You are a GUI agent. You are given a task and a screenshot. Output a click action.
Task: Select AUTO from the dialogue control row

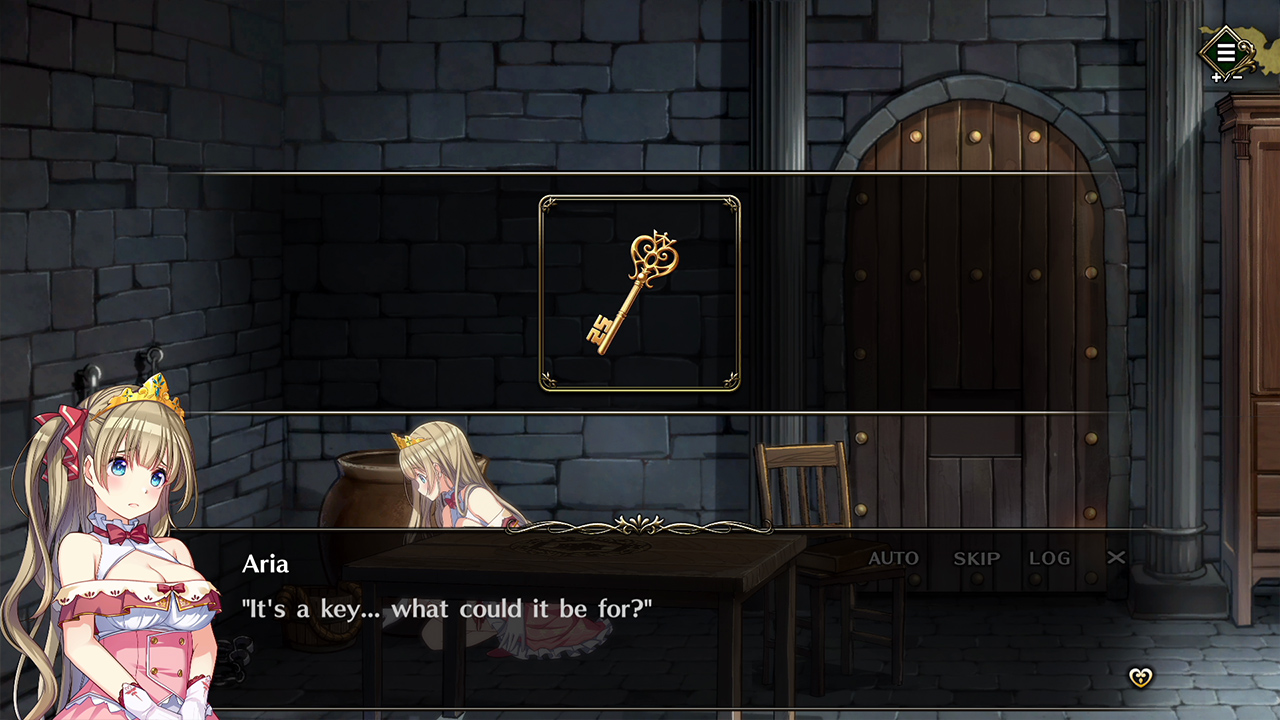click(x=894, y=558)
